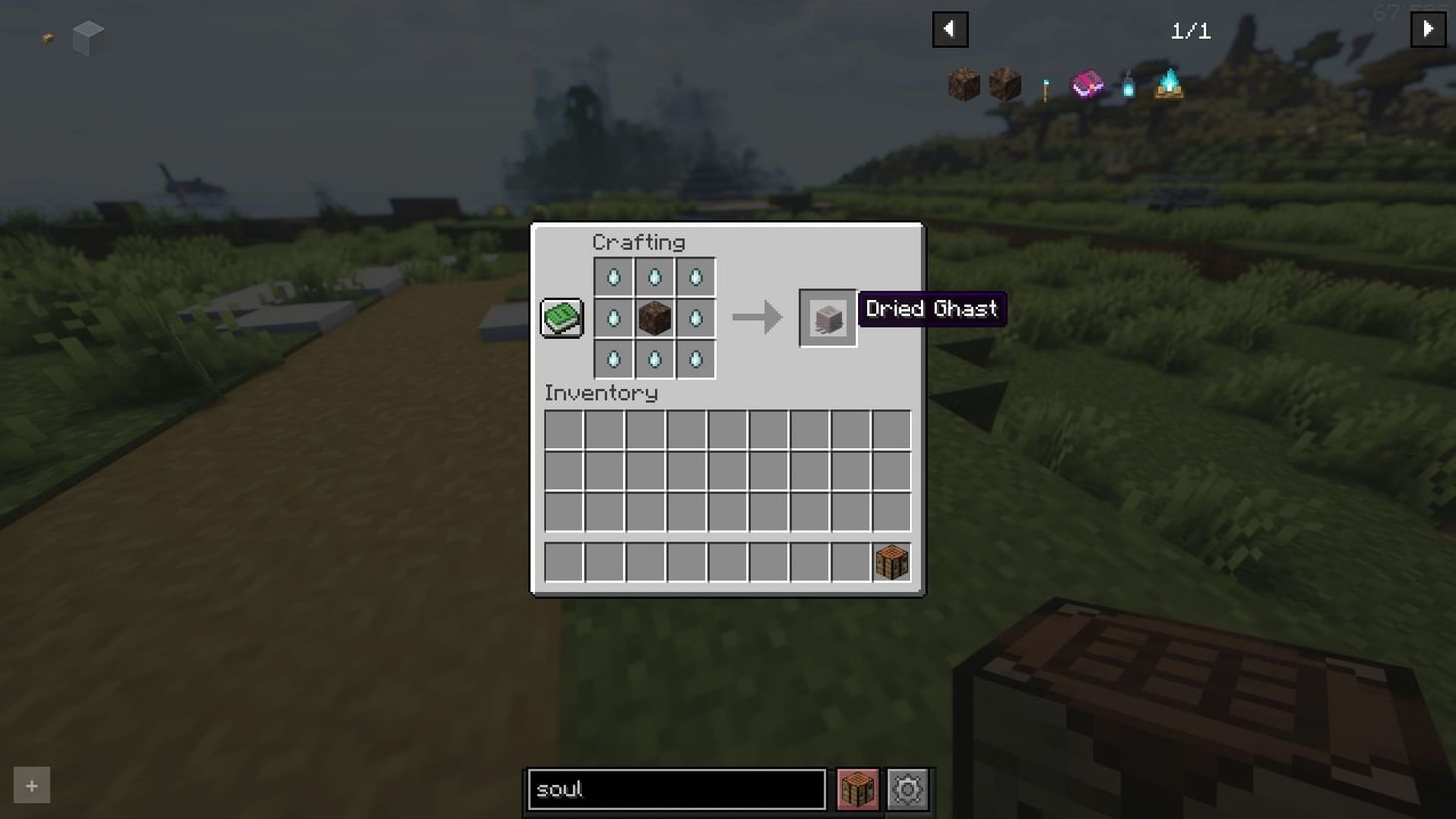Image resolution: width=1456 pixels, height=819 pixels.
Task: Click the 1/1 page indicator
Action: [1189, 30]
